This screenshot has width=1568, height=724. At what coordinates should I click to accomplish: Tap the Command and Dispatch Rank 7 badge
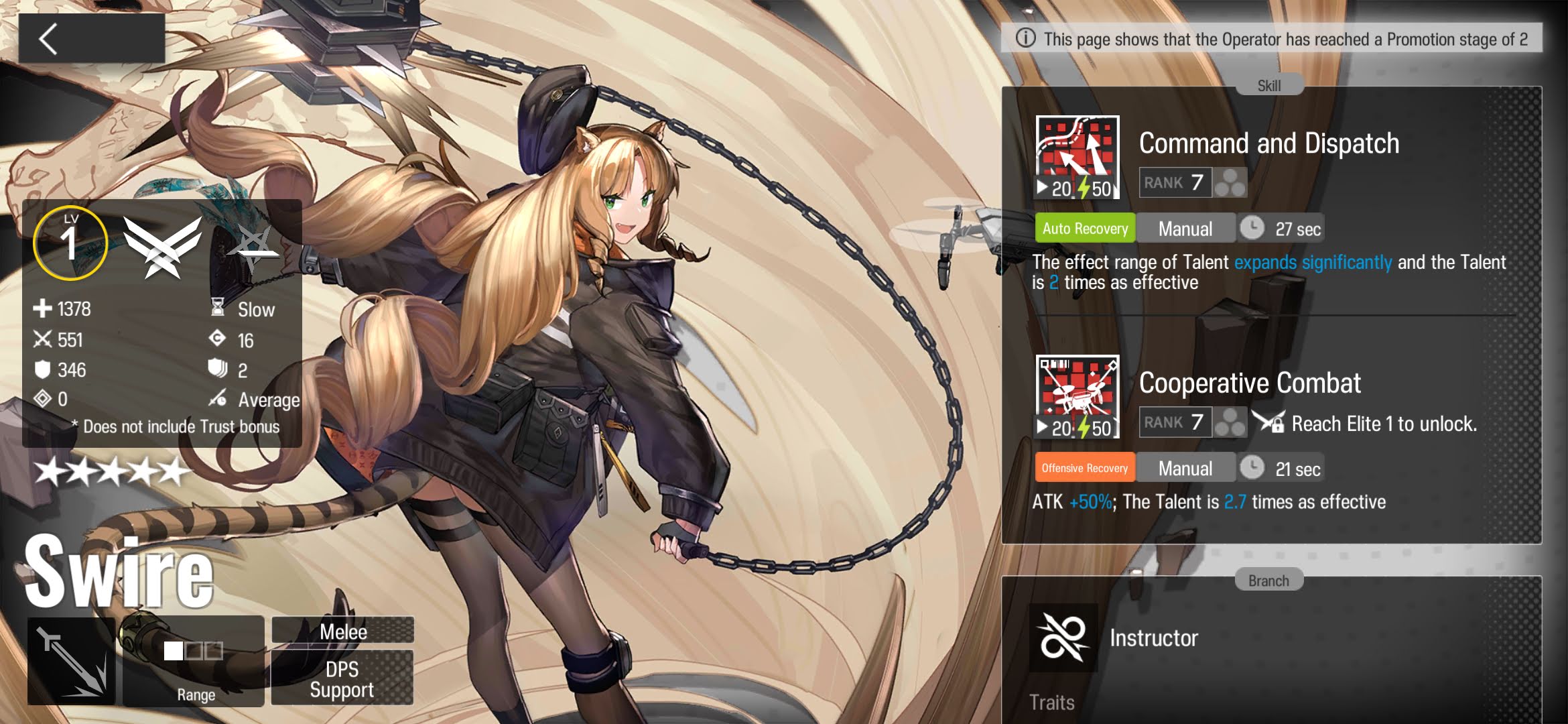click(x=1175, y=182)
